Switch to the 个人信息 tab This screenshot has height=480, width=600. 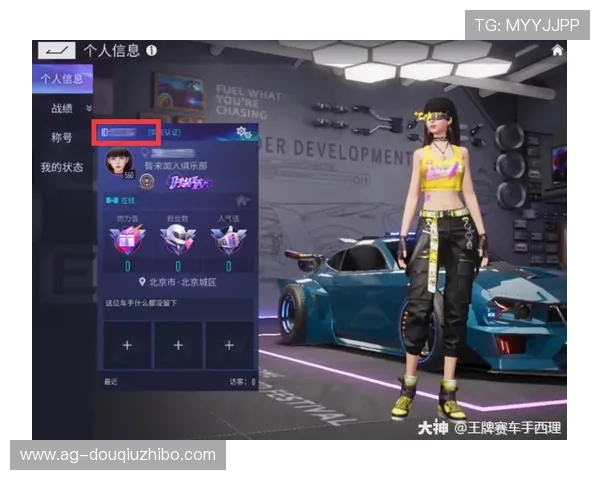(61, 78)
